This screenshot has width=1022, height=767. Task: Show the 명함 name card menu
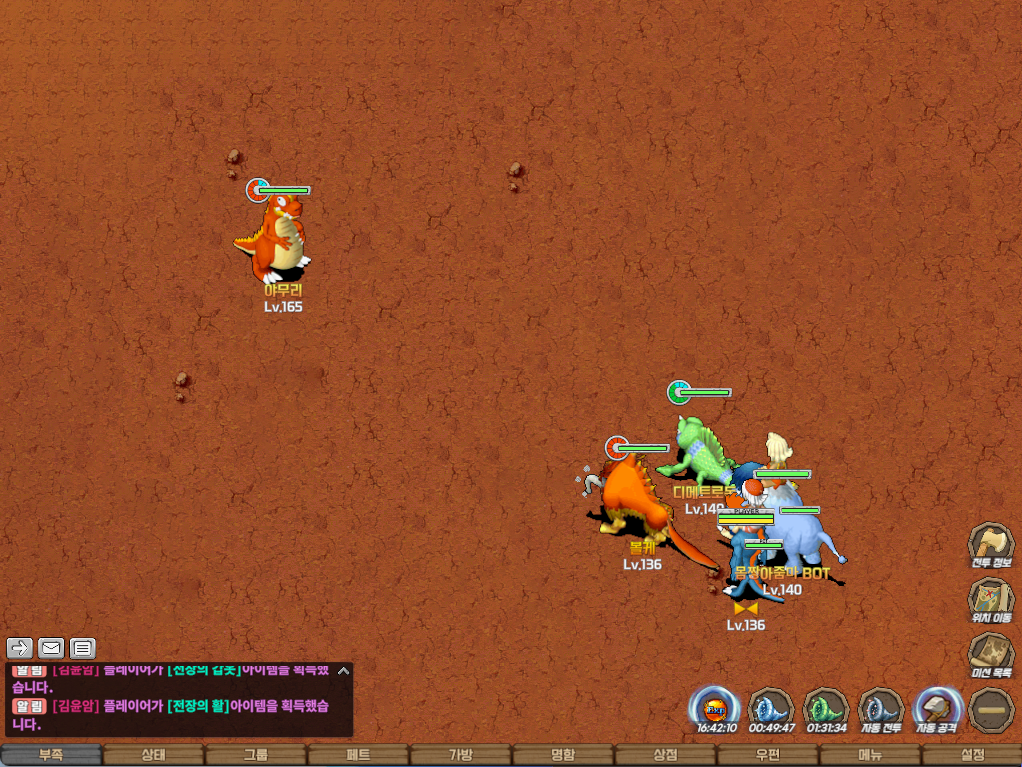pyautogui.click(x=563, y=755)
